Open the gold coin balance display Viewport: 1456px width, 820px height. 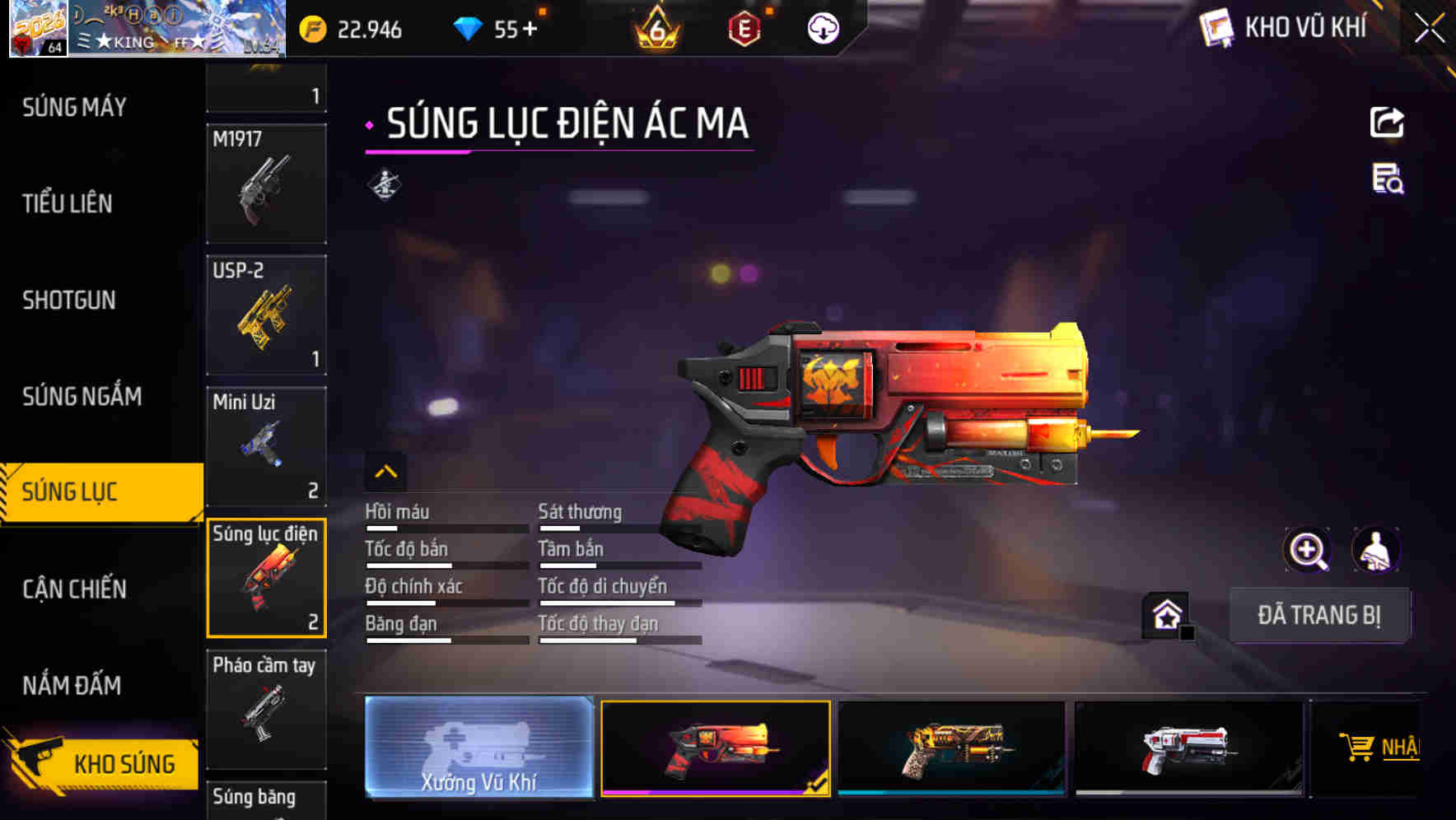point(354,29)
